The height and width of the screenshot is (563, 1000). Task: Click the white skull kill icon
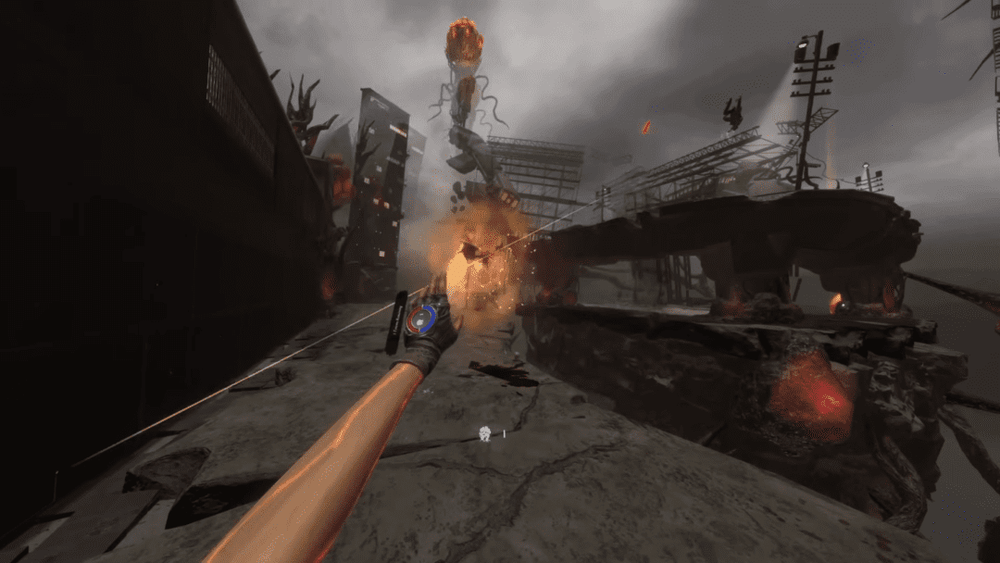(x=485, y=433)
